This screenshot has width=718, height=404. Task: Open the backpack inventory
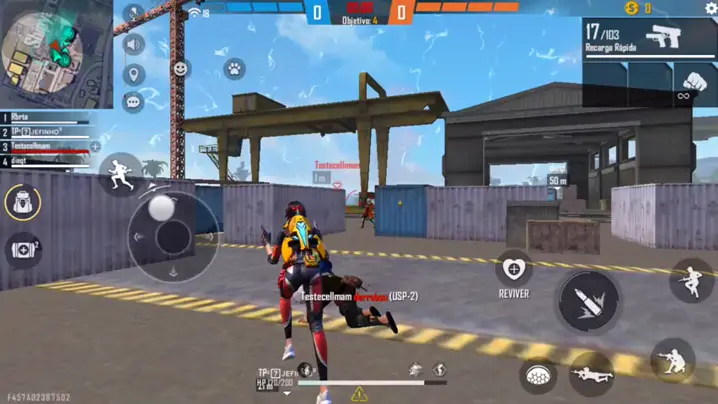tap(22, 202)
